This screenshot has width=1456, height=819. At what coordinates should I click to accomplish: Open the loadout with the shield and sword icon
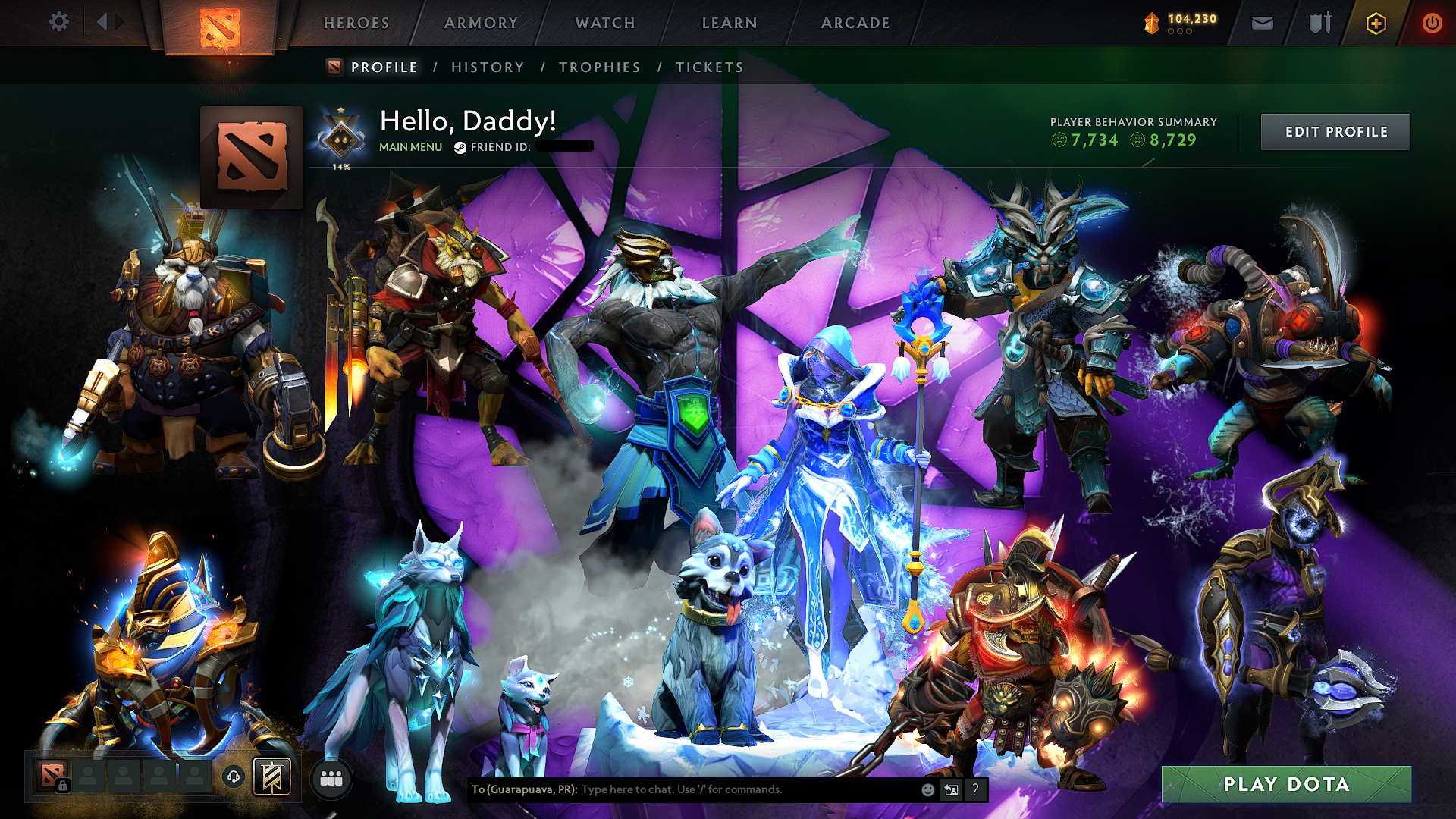pos(1318,22)
